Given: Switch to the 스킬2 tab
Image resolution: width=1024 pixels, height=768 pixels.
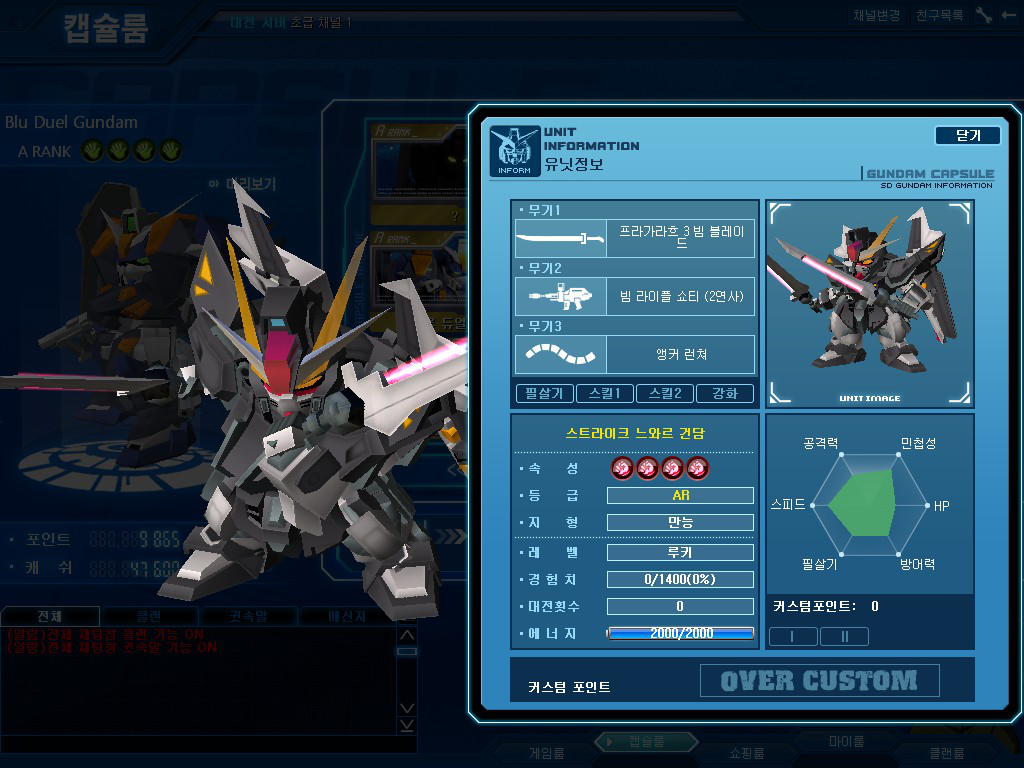Looking at the screenshot, I should tap(665, 393).
